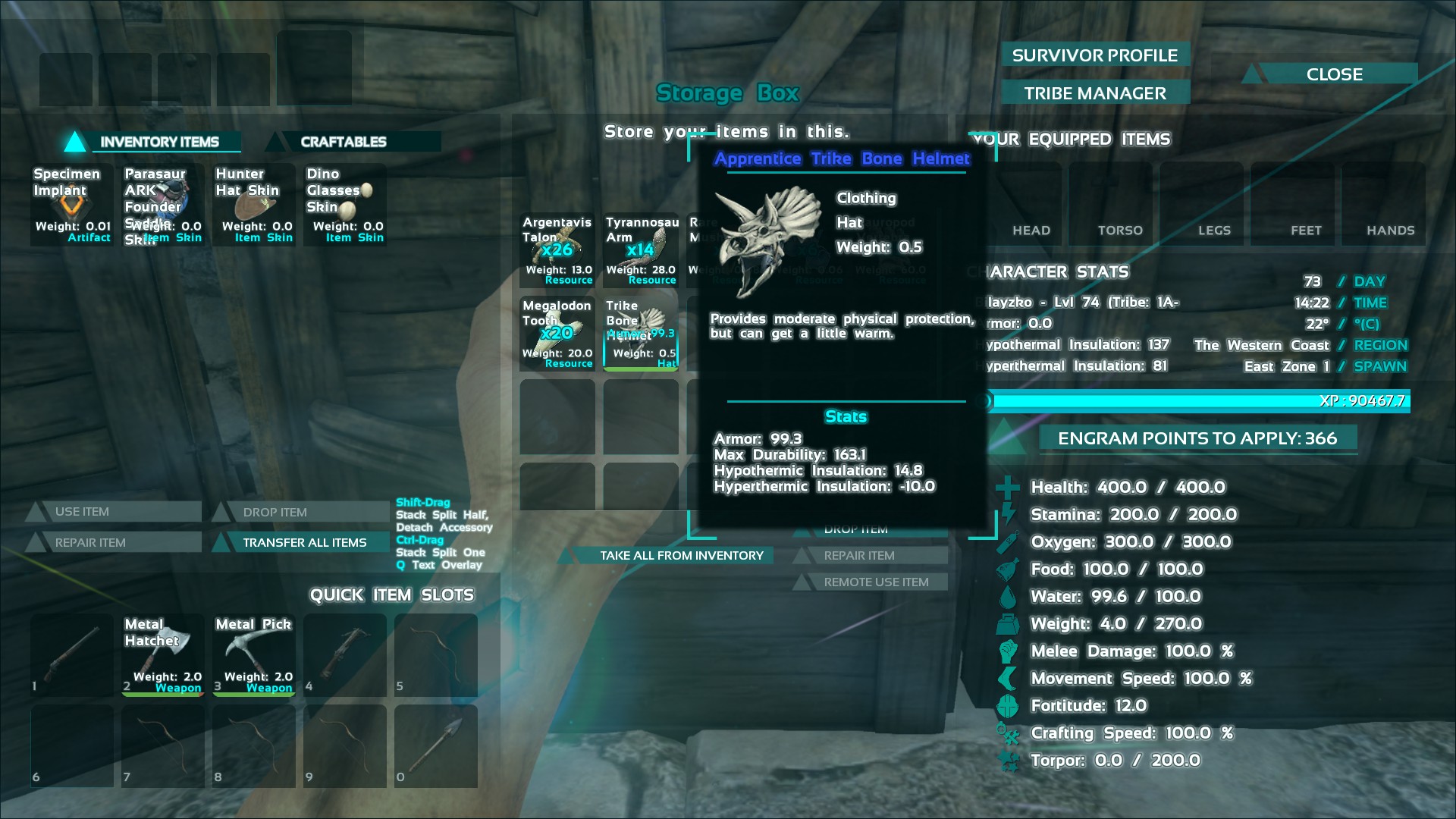This screenshot has height=819, width=1456.
Task: Close the inventory screen
Action: point(1334,74)
